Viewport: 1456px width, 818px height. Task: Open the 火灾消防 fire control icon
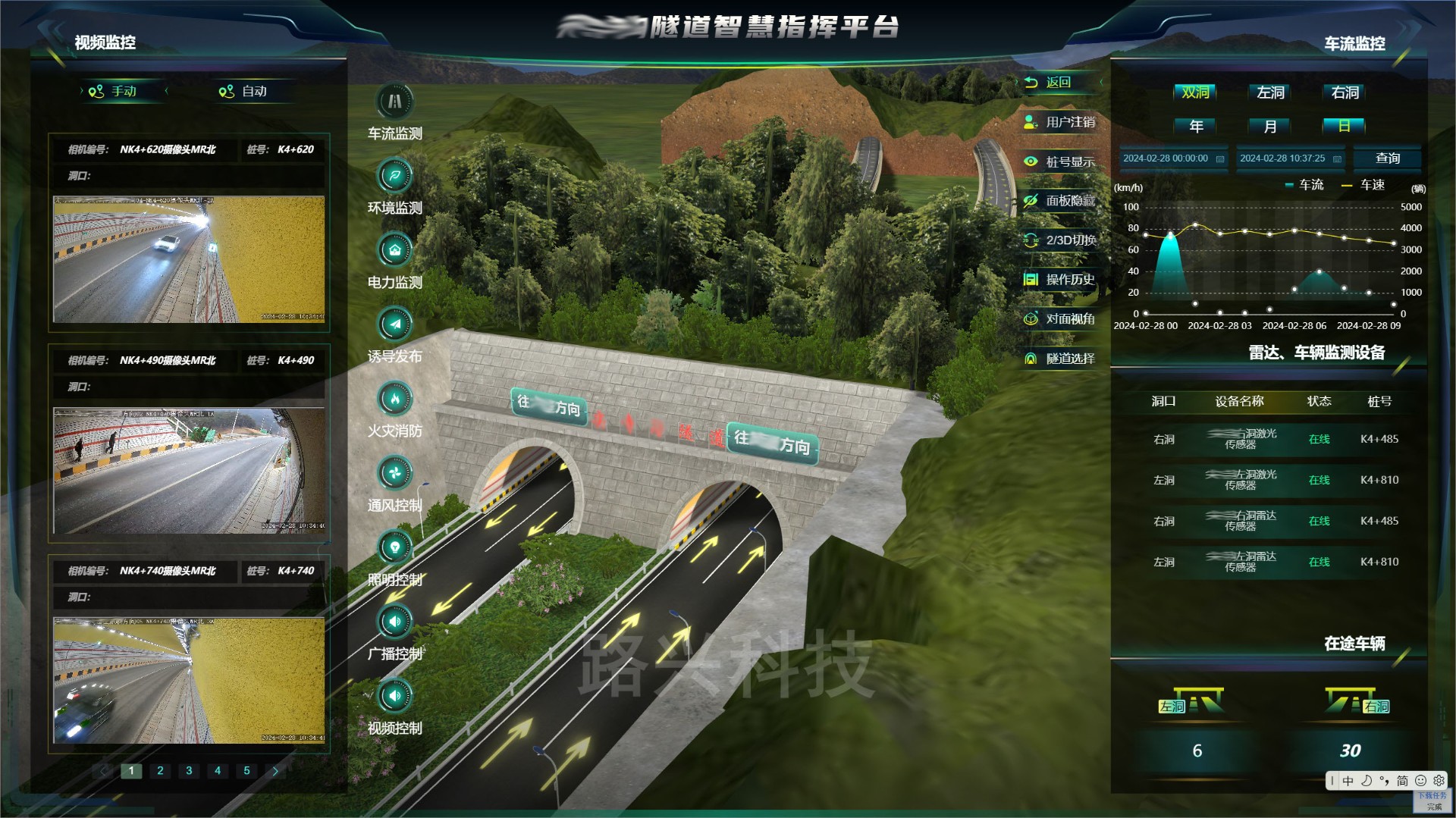[394, 399]
